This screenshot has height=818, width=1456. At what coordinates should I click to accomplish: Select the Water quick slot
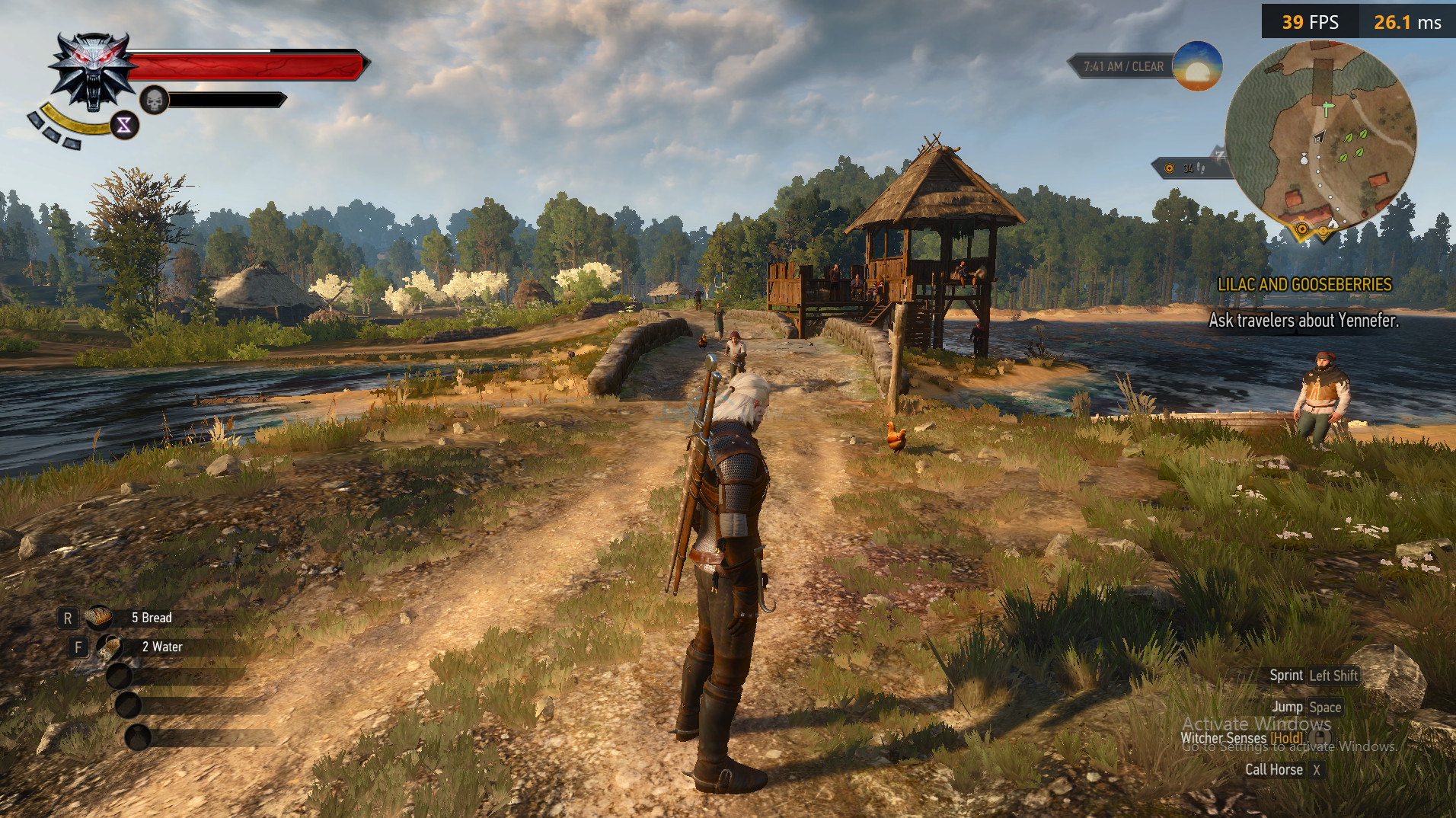click(110, 647)
